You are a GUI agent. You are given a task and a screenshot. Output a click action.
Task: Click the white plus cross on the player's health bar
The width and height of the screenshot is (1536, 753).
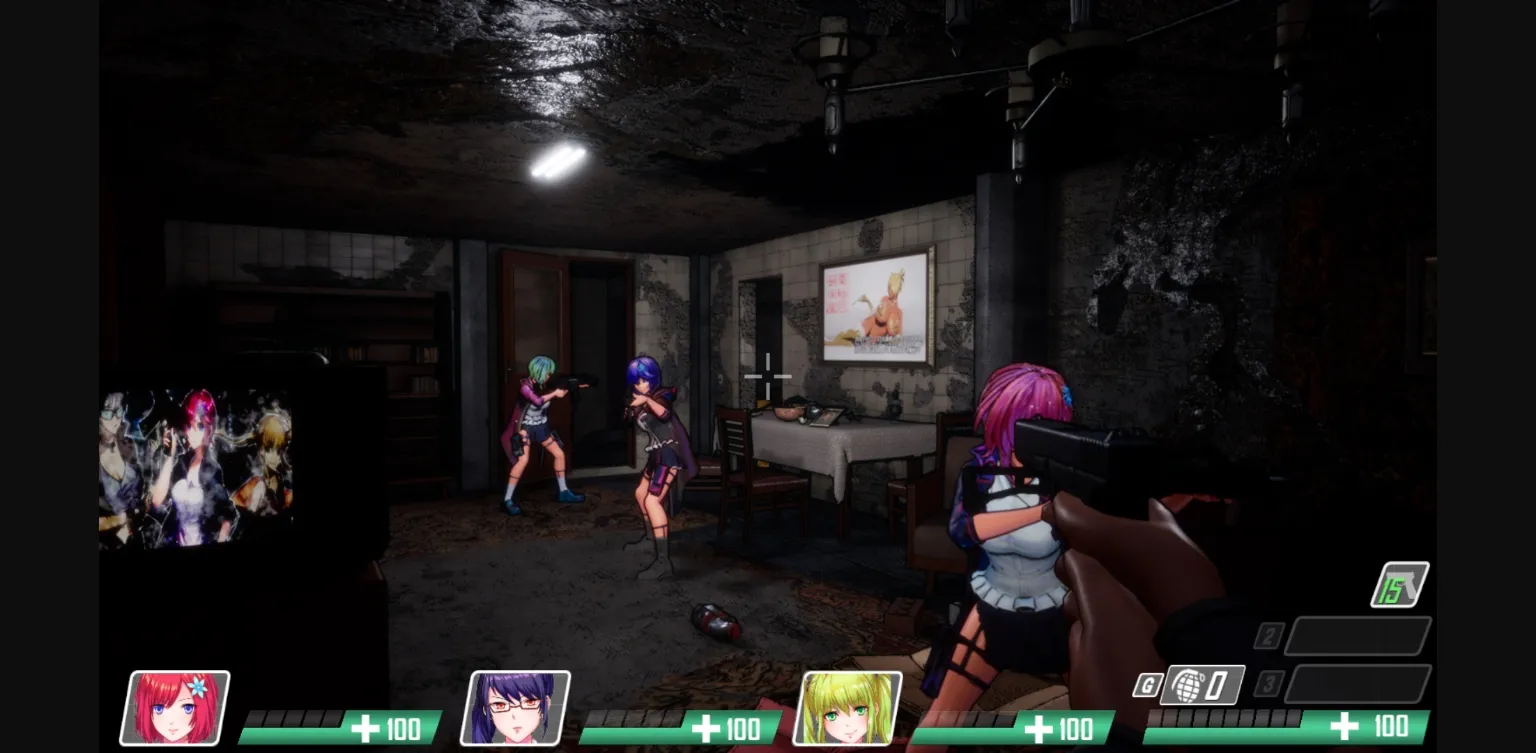[1343, 725]
